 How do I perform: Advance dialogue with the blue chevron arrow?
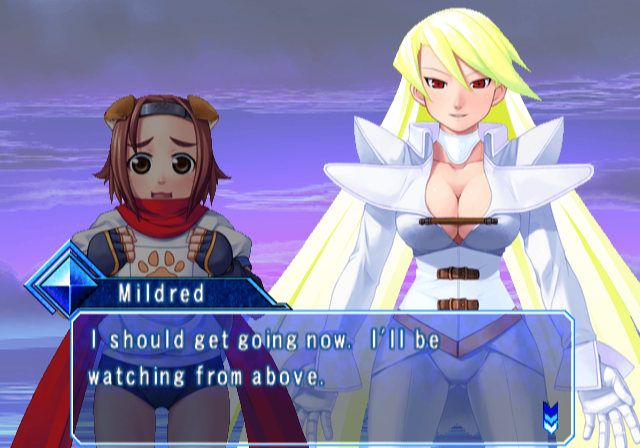(550, 412)
